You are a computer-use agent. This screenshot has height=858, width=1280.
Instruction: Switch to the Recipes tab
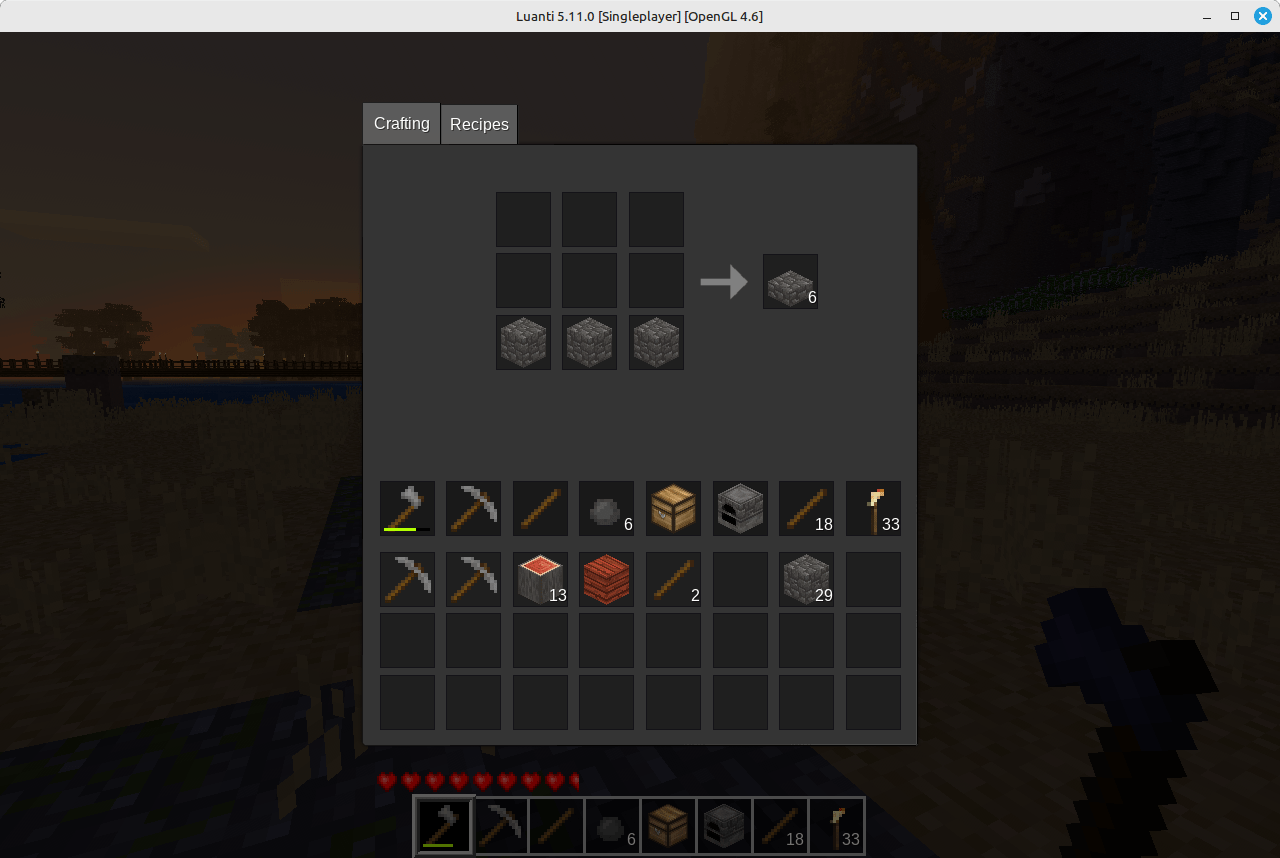pyautogui.click(x=479, y=123)
